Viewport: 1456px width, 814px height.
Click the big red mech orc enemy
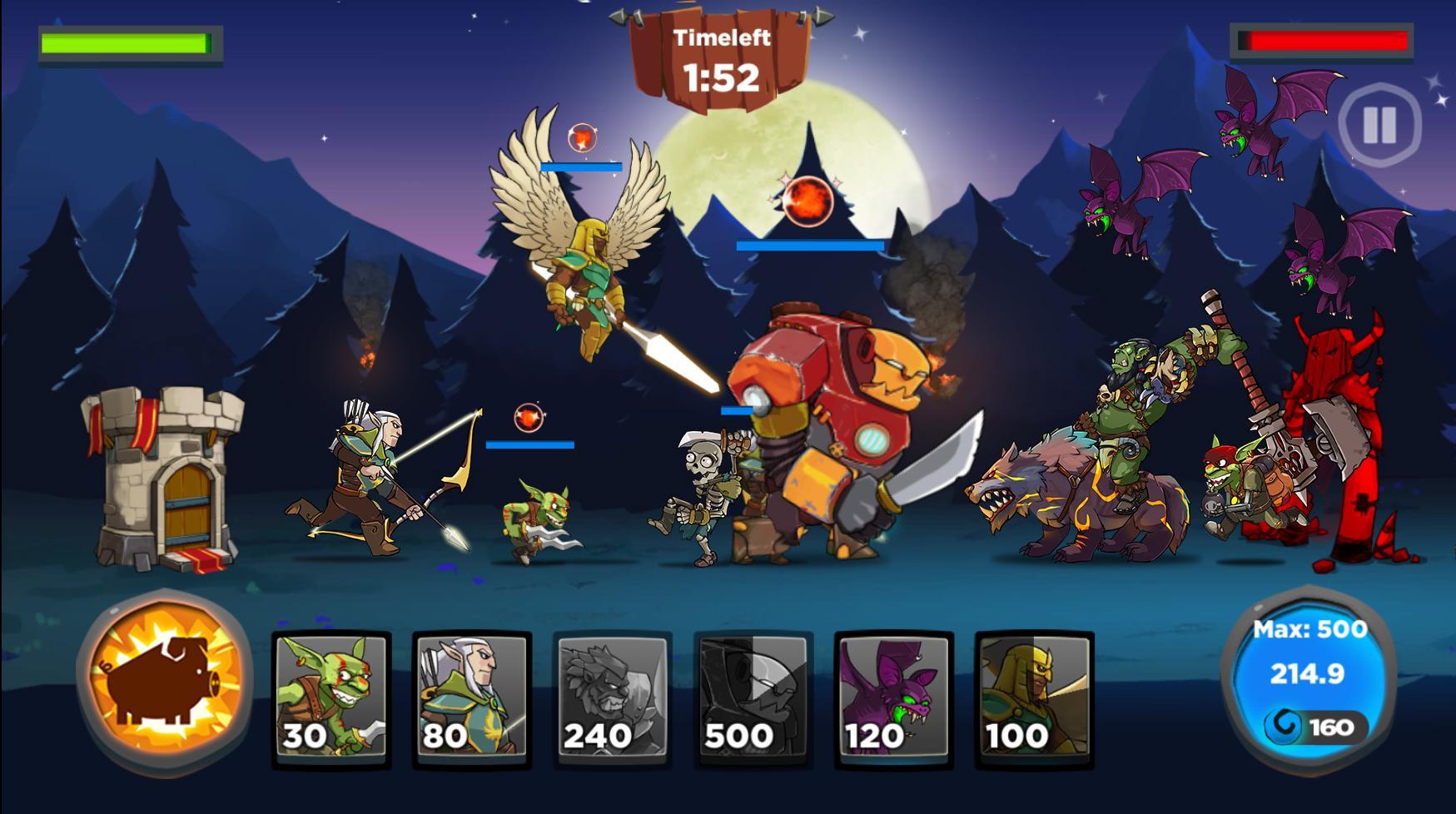[x=832, y=416]
